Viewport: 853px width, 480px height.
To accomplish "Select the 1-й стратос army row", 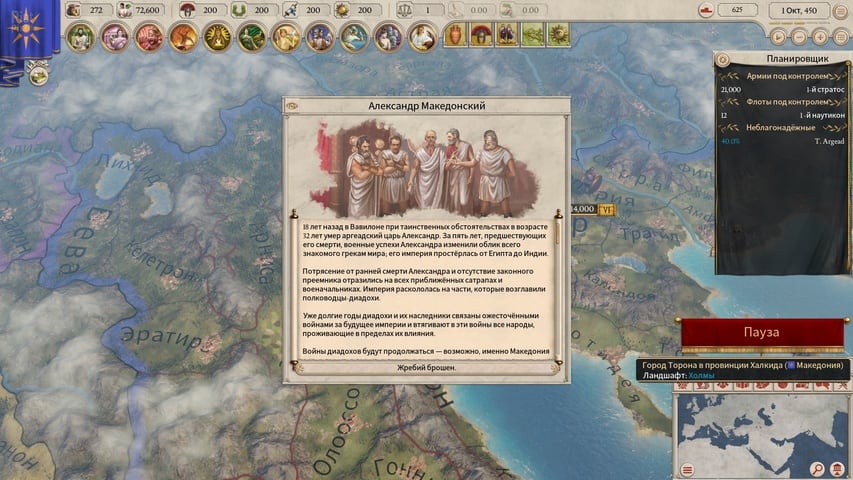I will [x=781, y=89].
